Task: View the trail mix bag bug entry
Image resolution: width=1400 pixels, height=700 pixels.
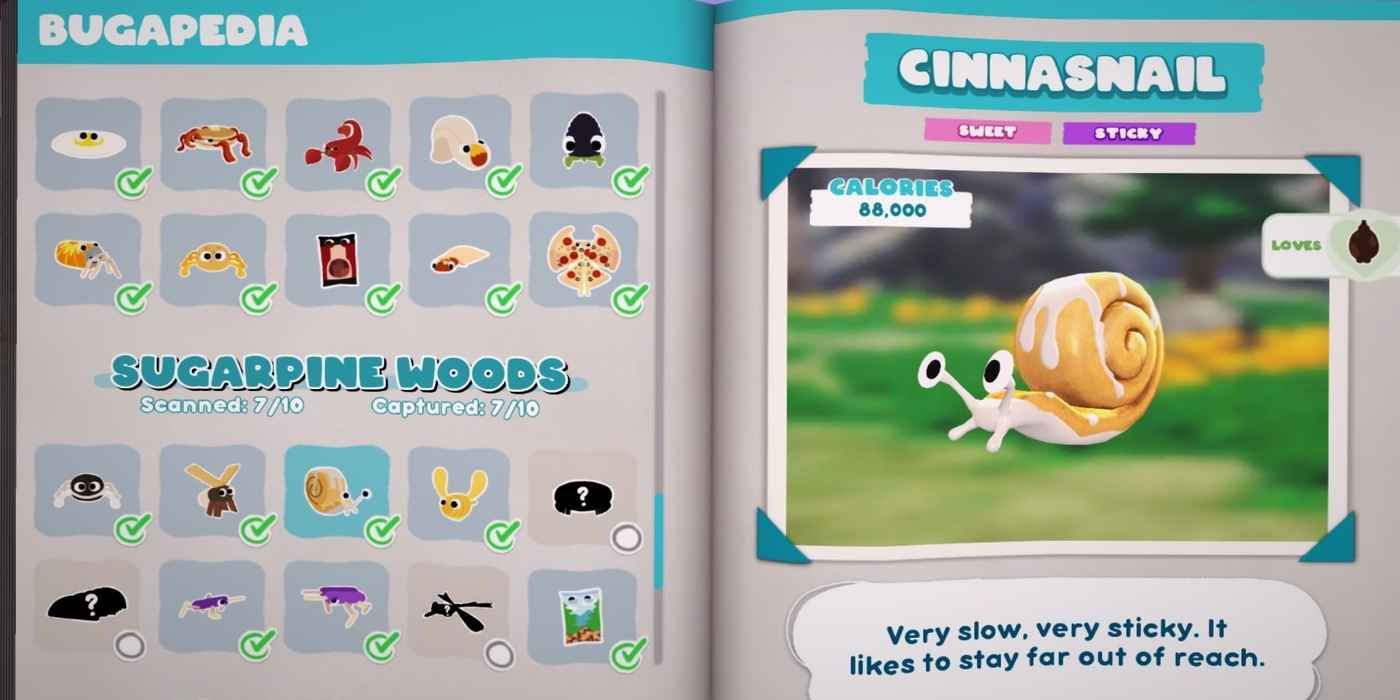Action: 584,610
